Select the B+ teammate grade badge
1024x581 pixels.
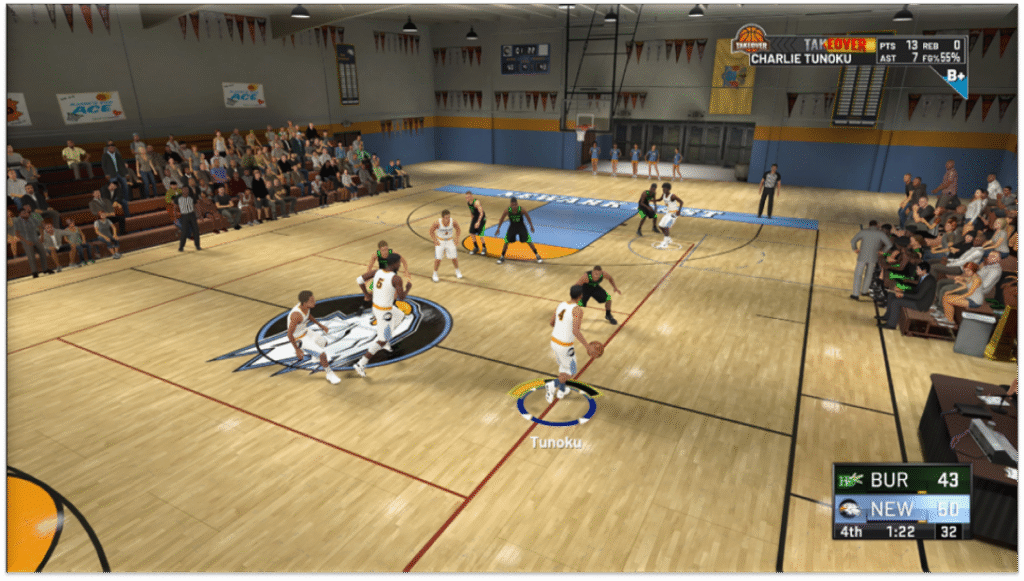[x=955, y=75]
